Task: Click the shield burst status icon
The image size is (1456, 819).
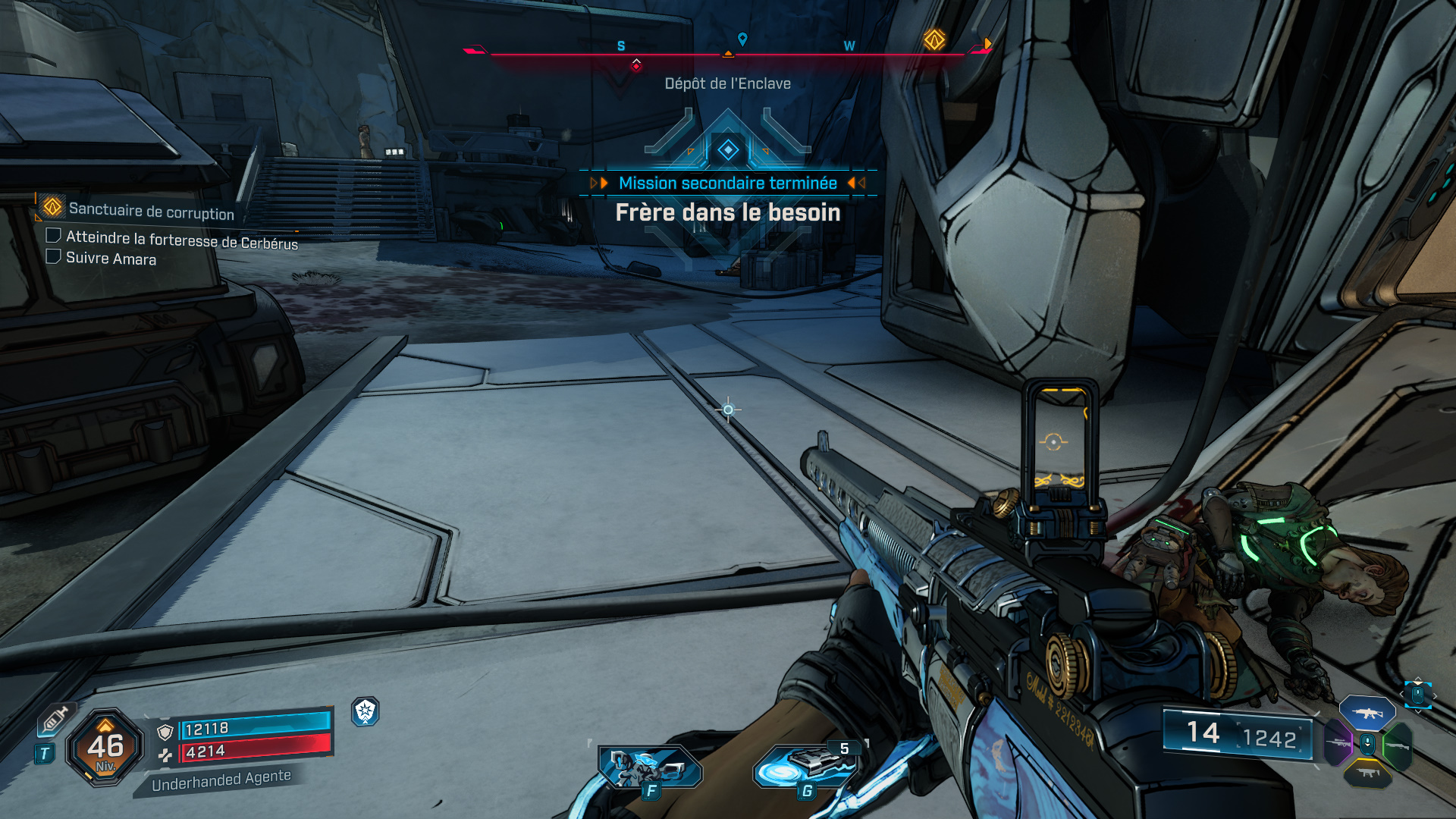Action: (366, 711)
